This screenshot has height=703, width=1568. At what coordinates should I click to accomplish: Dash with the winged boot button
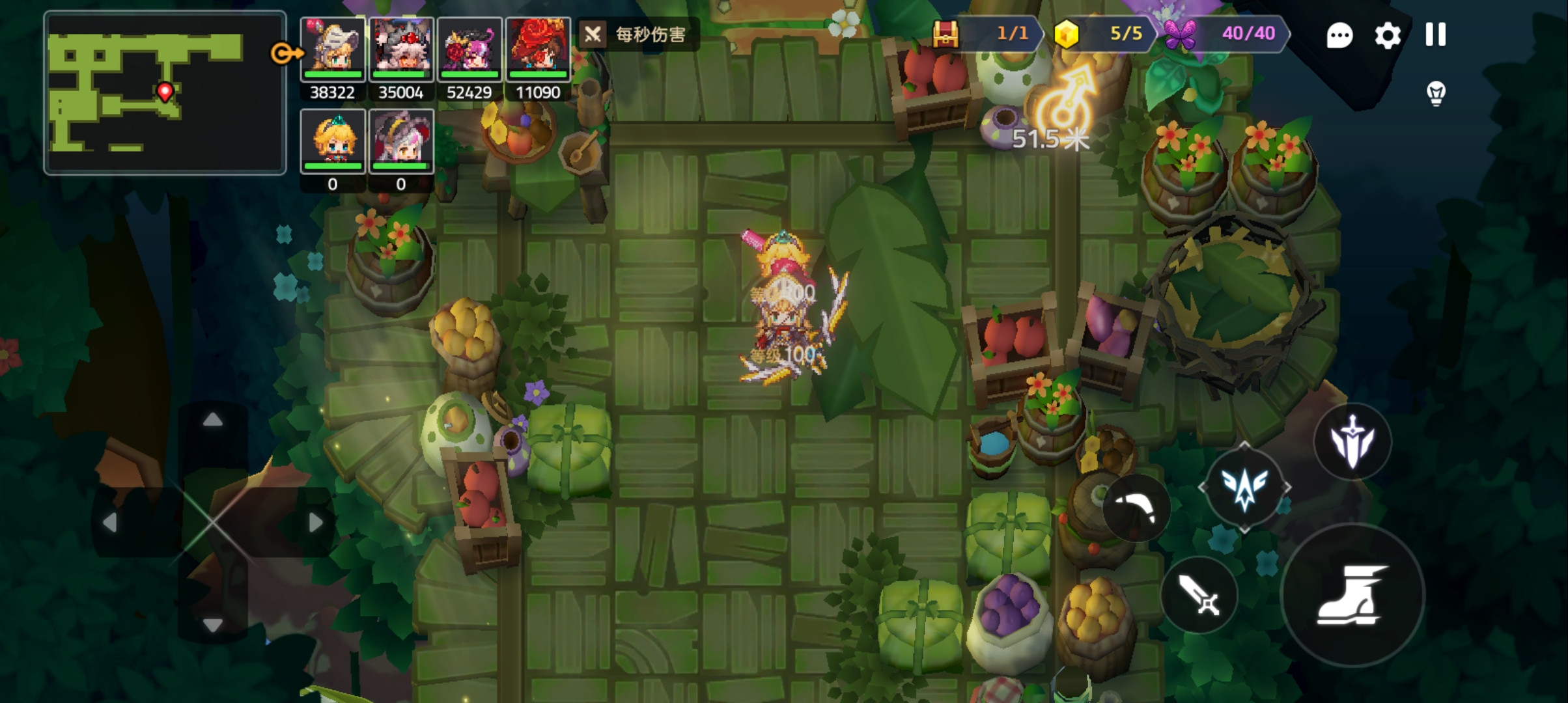click(1352, 595)
